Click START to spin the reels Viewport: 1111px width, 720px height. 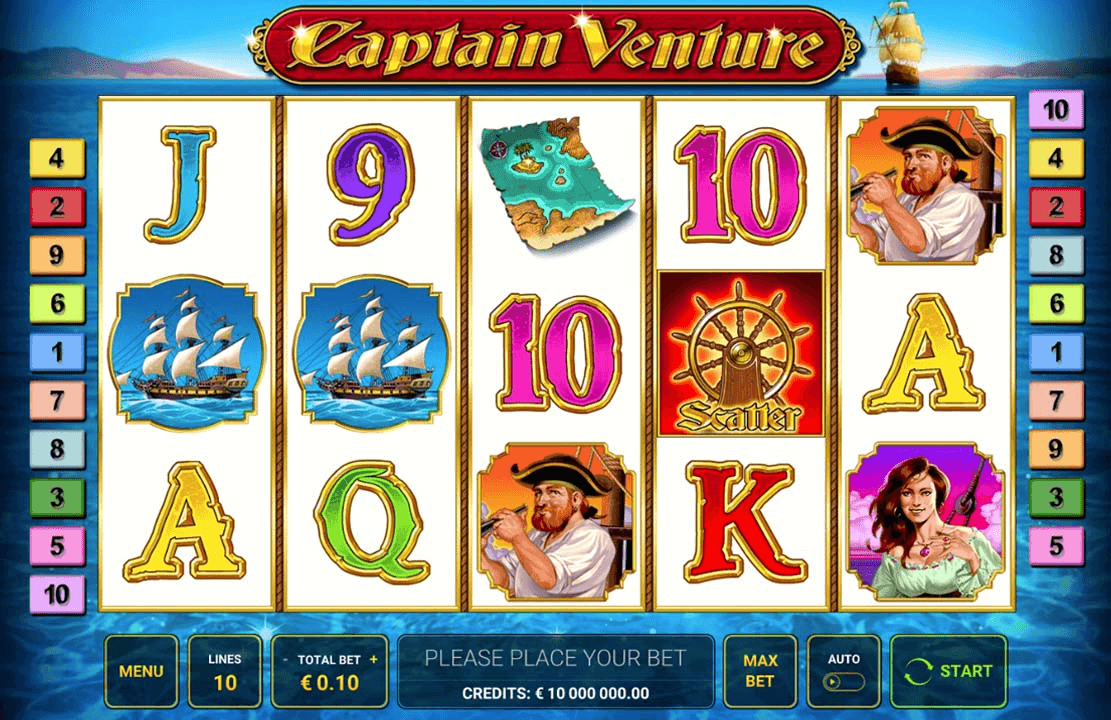tap(948, 671)
